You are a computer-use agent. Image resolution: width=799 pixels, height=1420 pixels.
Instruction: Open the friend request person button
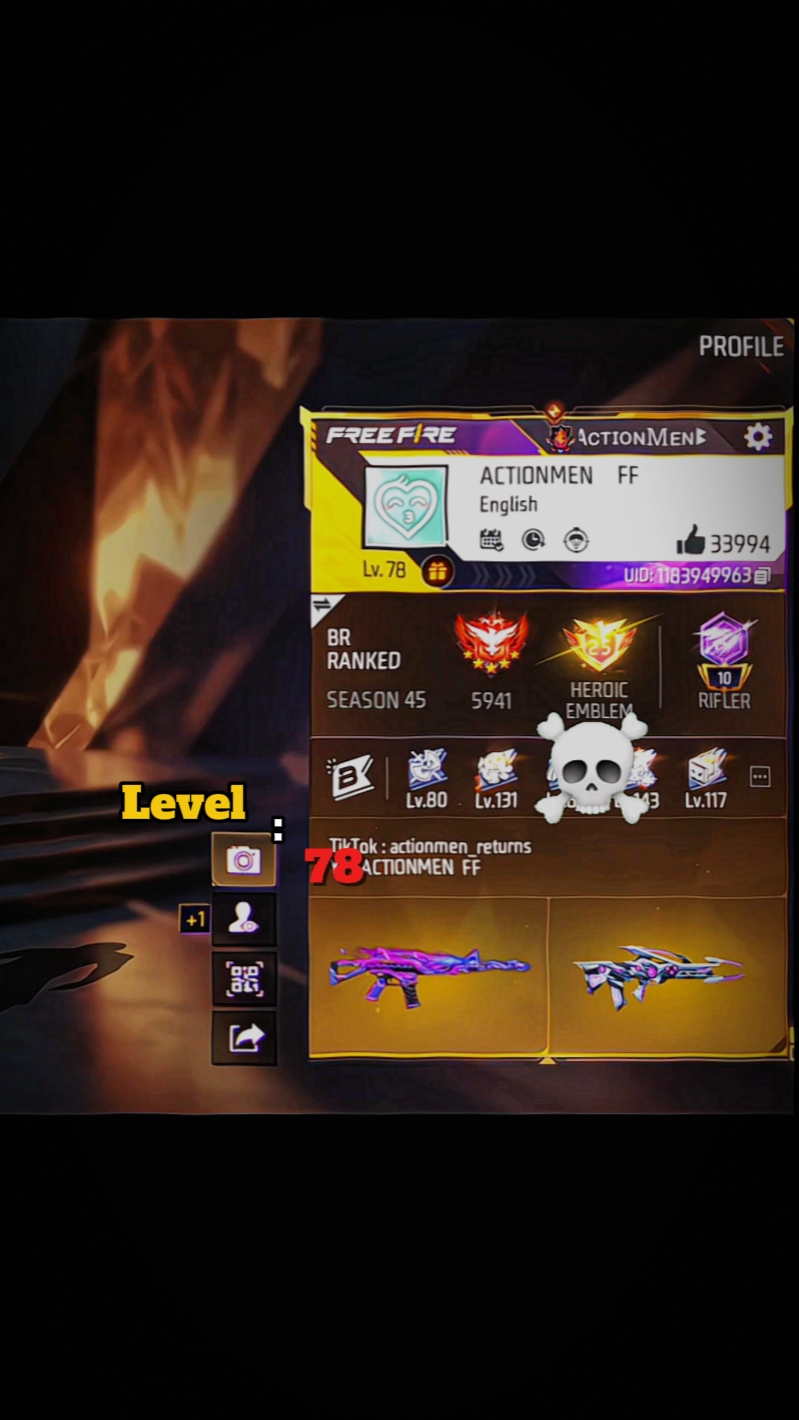pos(244,920)
